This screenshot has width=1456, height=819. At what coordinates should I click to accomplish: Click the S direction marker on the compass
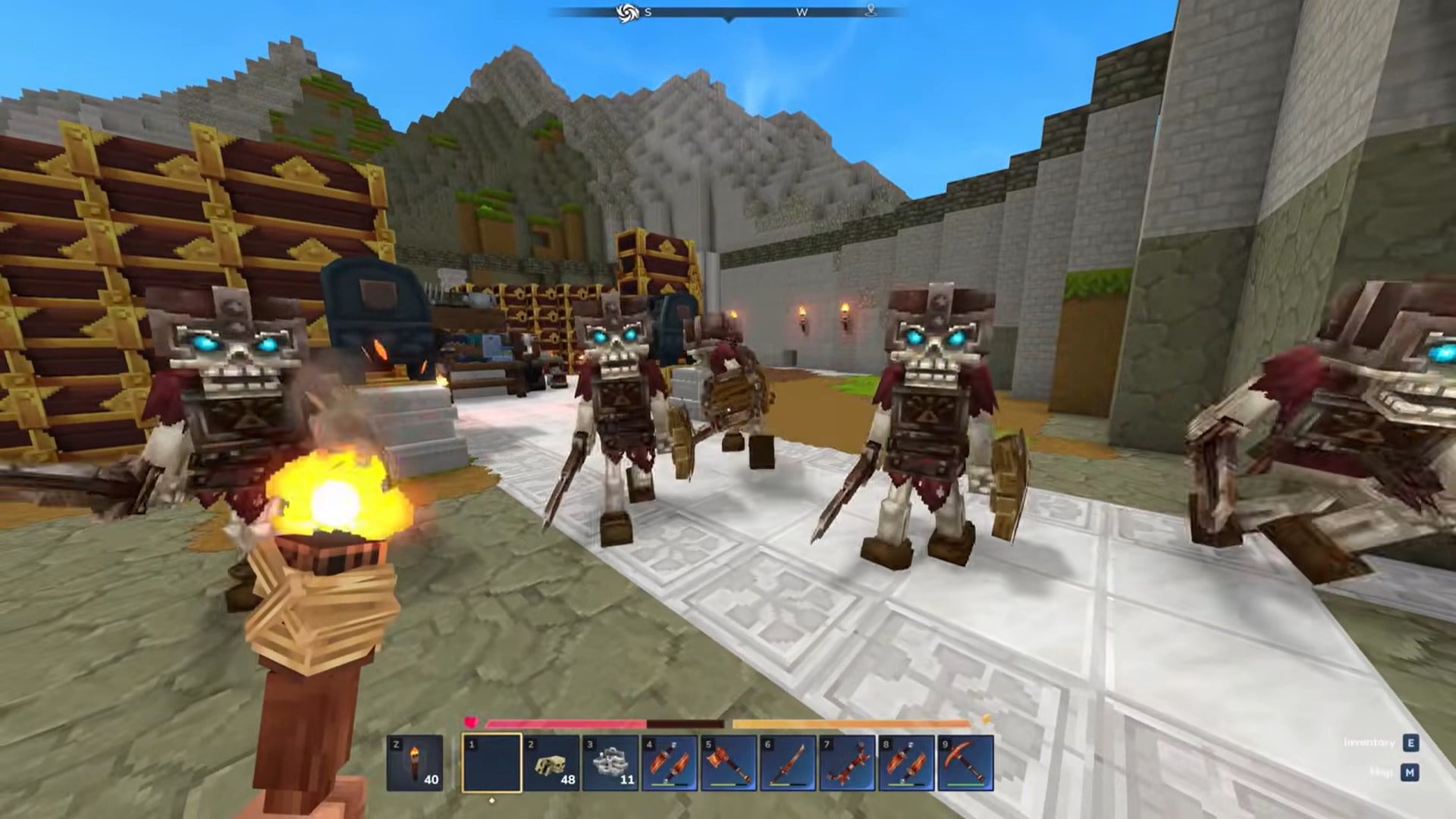click(648, 12)
